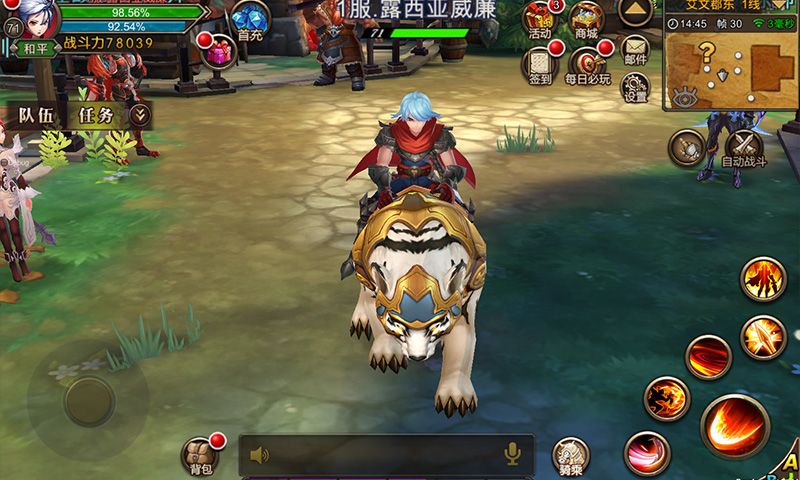
Task: Open the 首充 first recharge crystal icon
Action: [249, 20]
